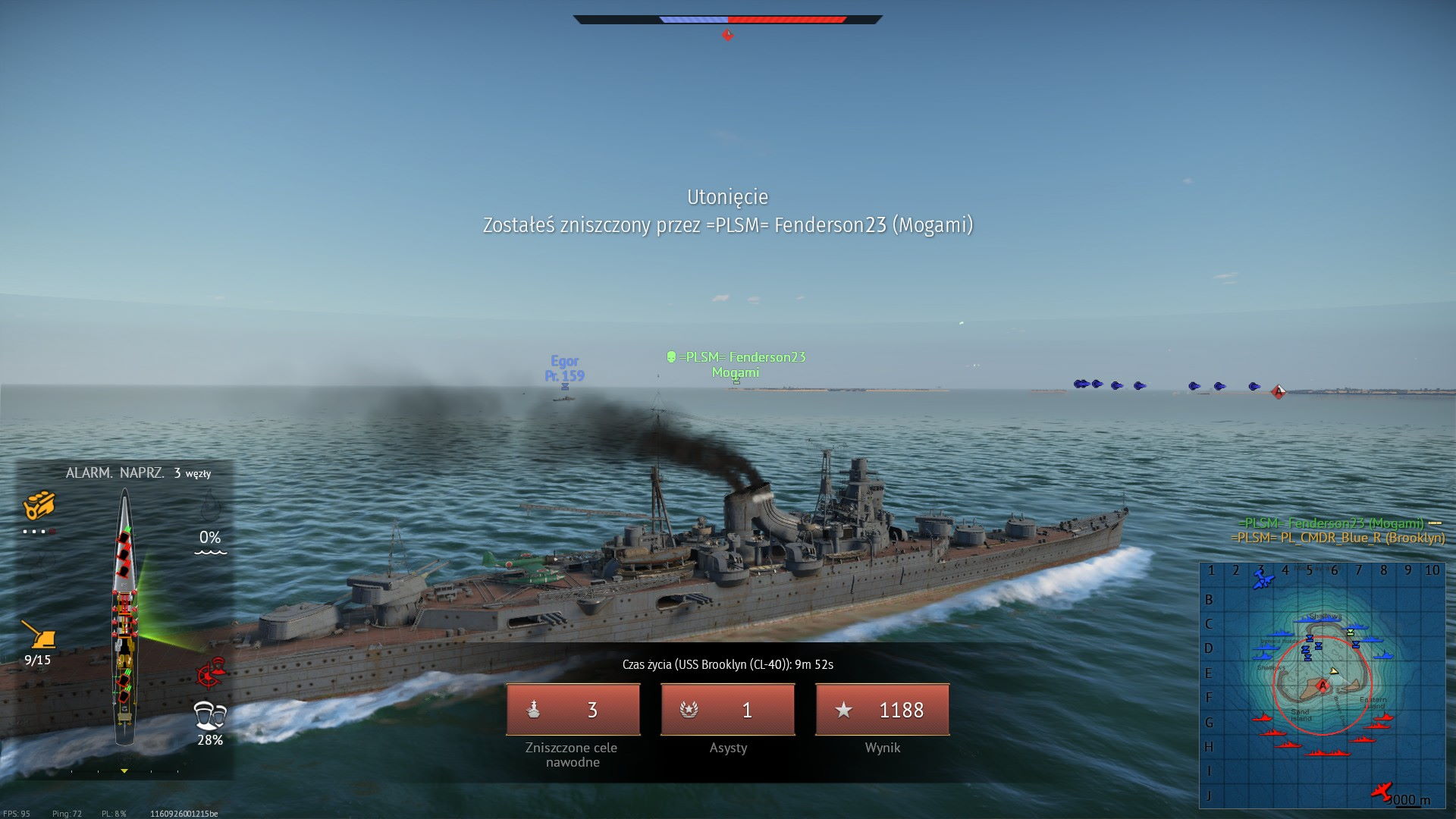
Task: Select the 'Zniszczone cele nawodne' tile
Action: click(573, 710)
